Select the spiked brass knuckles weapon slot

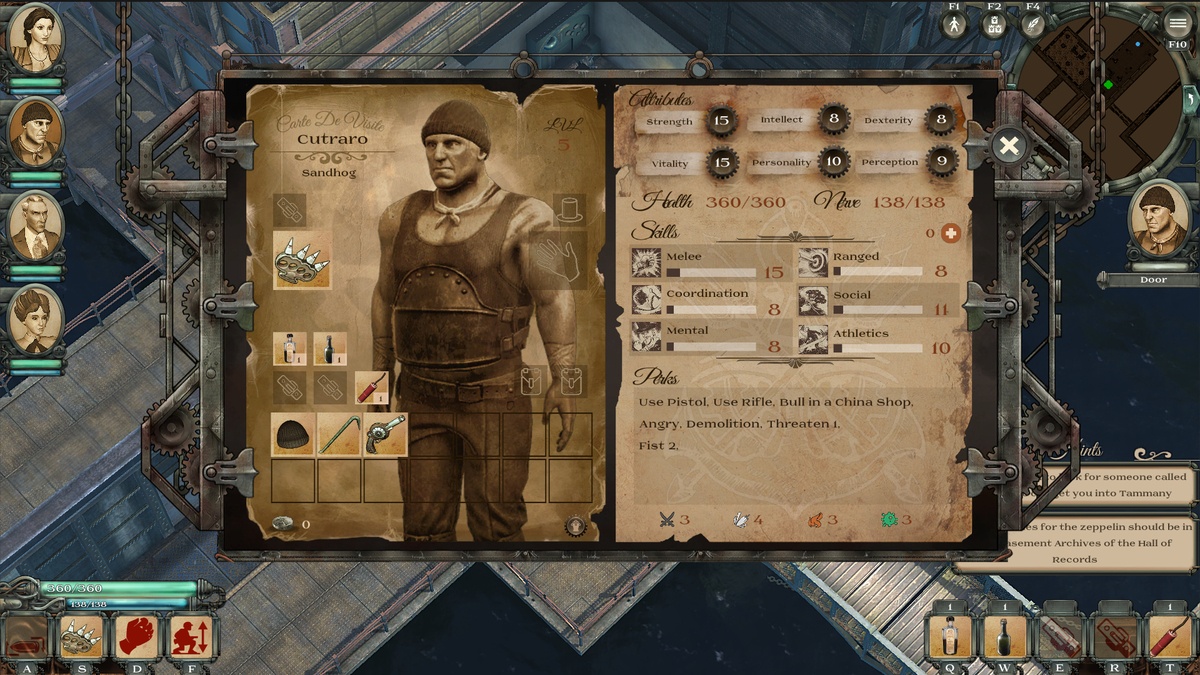click(302, 260)
